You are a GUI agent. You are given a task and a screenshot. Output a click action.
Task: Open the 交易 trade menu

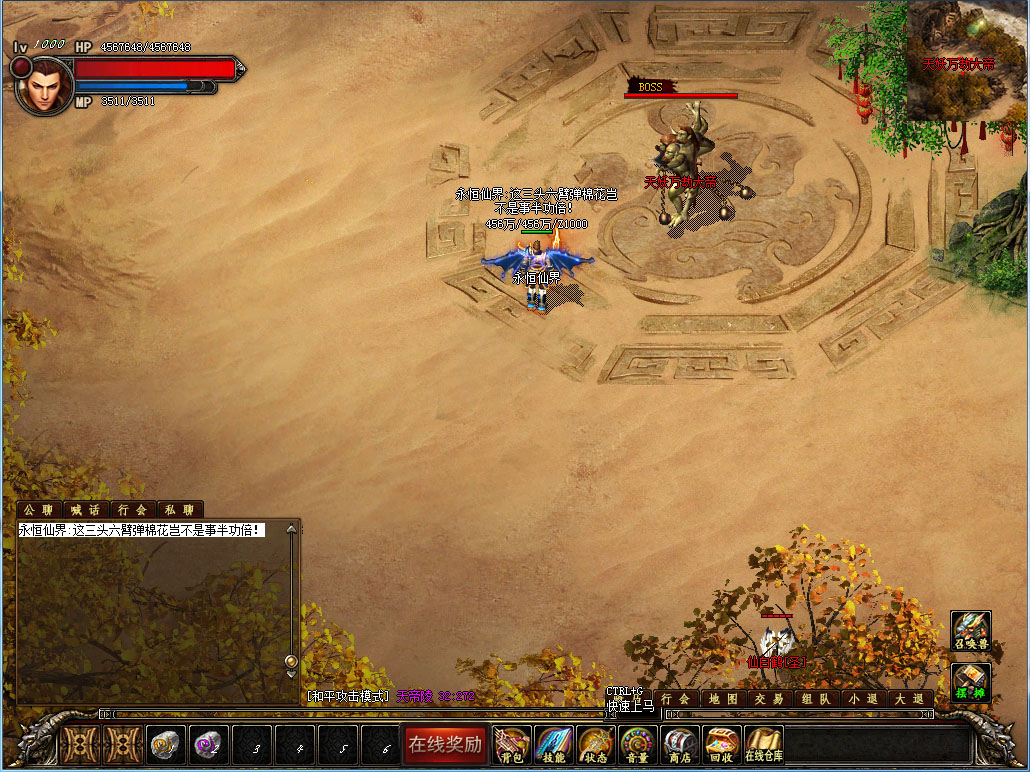click(770, 699)
